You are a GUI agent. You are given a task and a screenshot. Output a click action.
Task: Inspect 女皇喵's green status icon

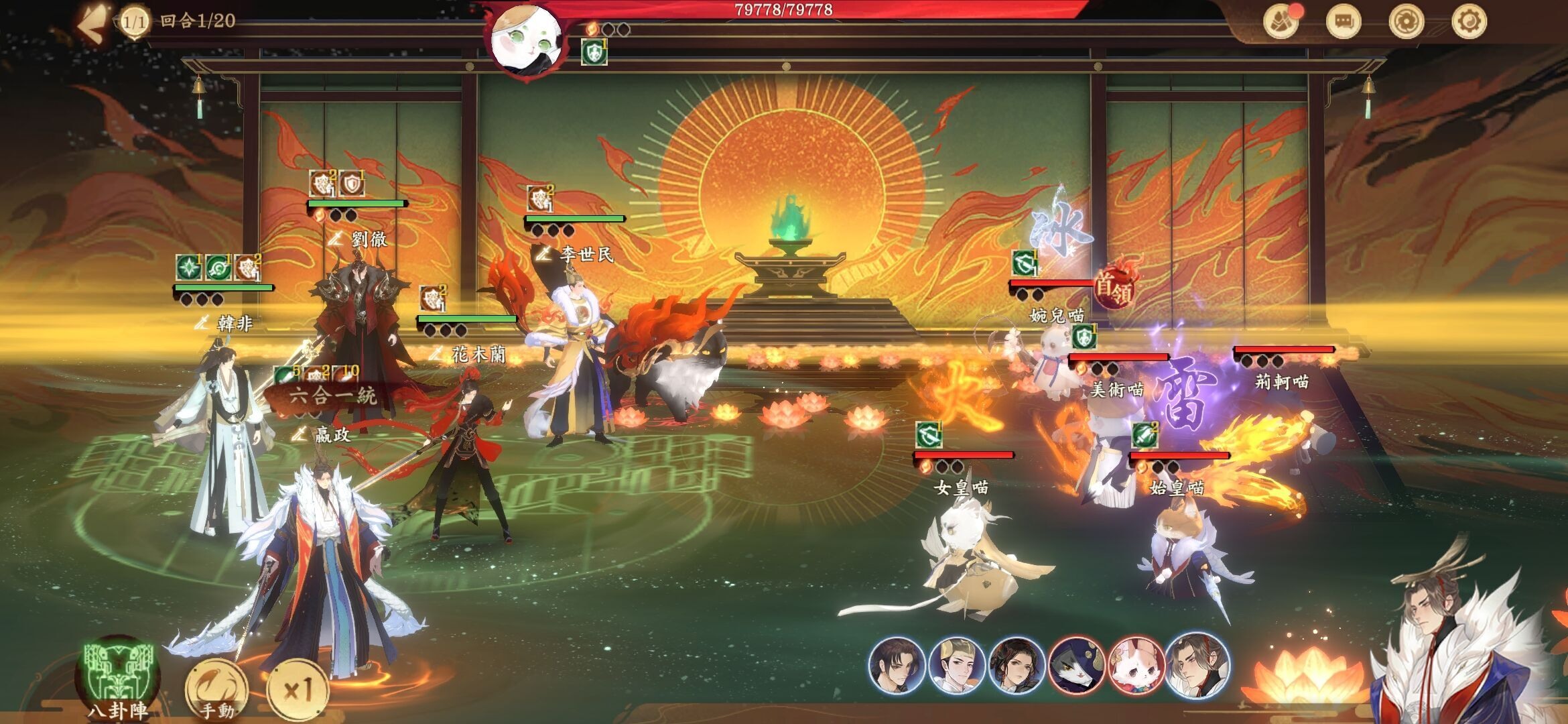pyautogui.click(x=929, y=436)
